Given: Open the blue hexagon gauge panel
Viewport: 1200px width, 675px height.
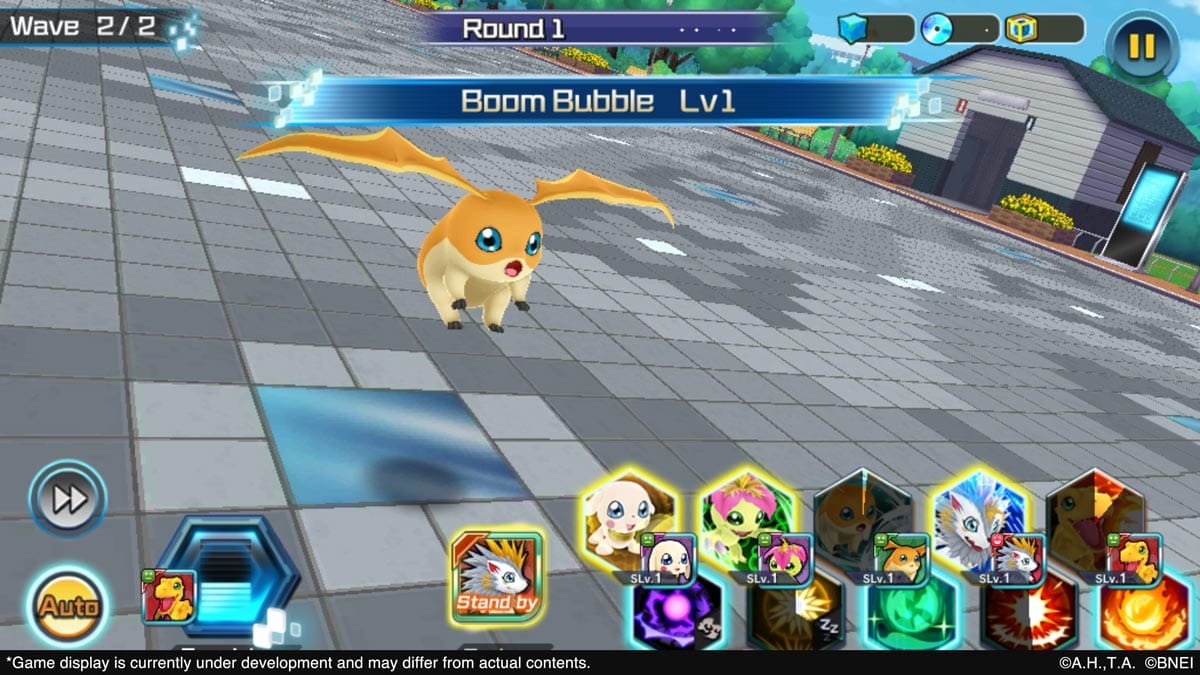Looking at the screenshot, I should (x=228, y=575).
